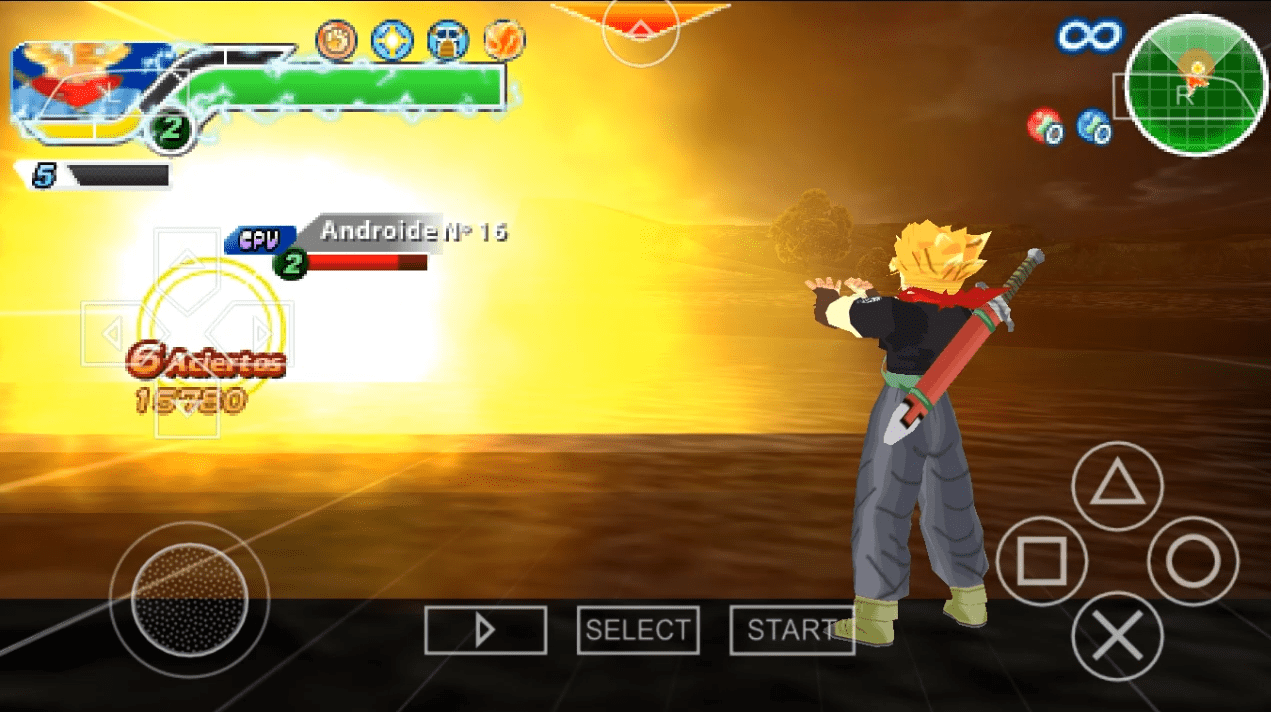Tap the on-screen square button
Screen dimensions: 1271x712
pyautogui.click(x=1041, y=561)
